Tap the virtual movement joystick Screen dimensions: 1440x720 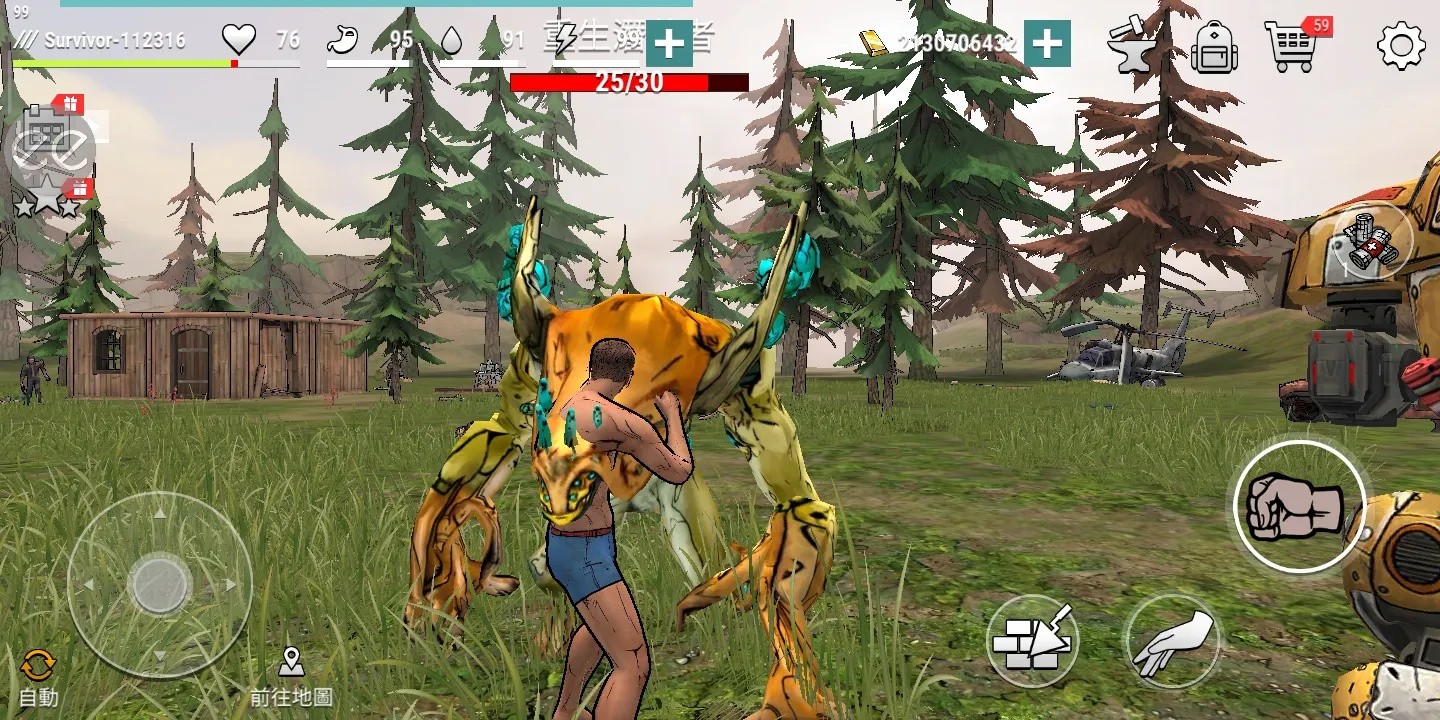click(x=159, y=584)
